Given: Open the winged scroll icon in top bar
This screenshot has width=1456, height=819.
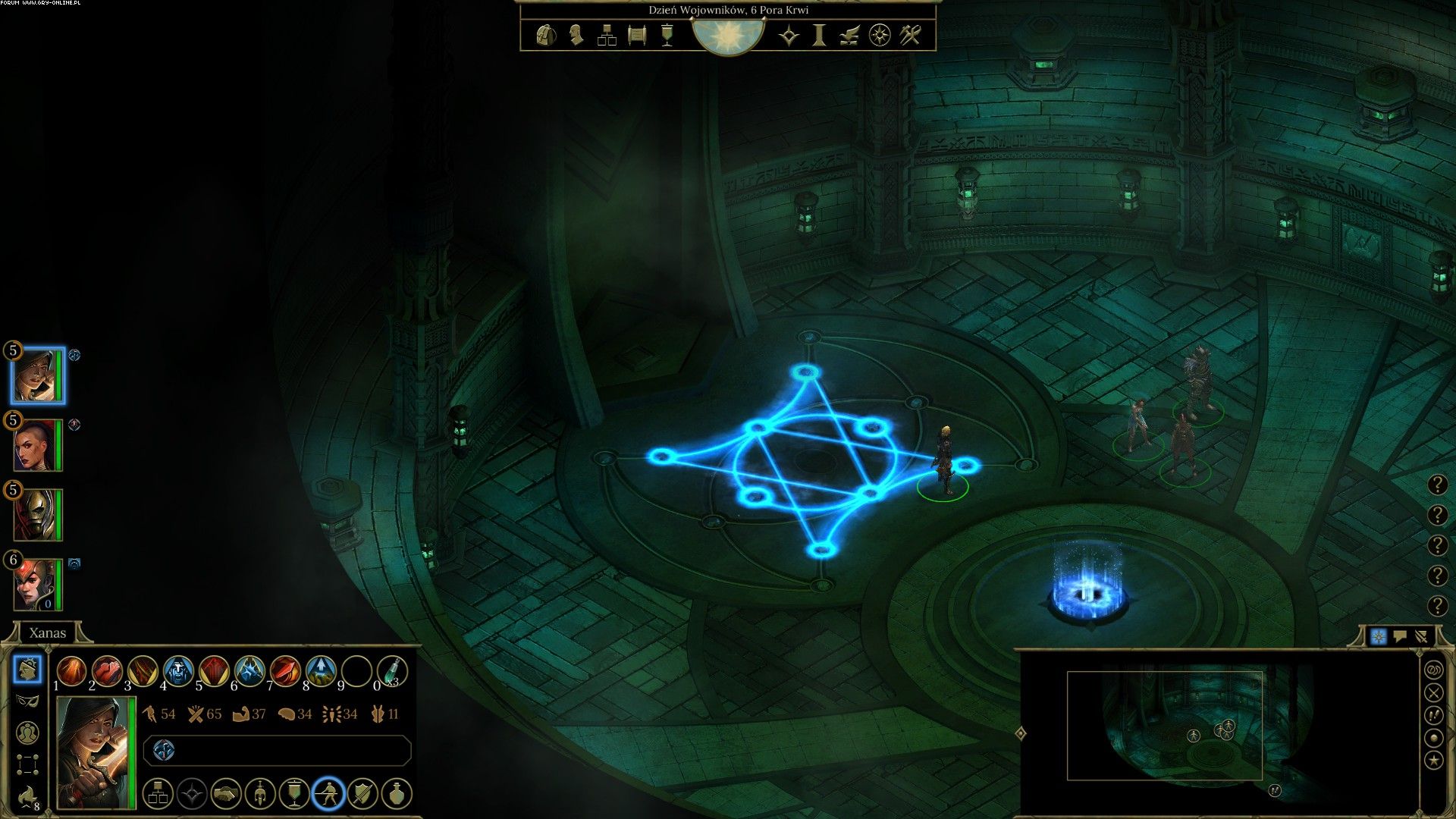Looking at the screenshot, I should pyautogui.click(x=849, y=35).
